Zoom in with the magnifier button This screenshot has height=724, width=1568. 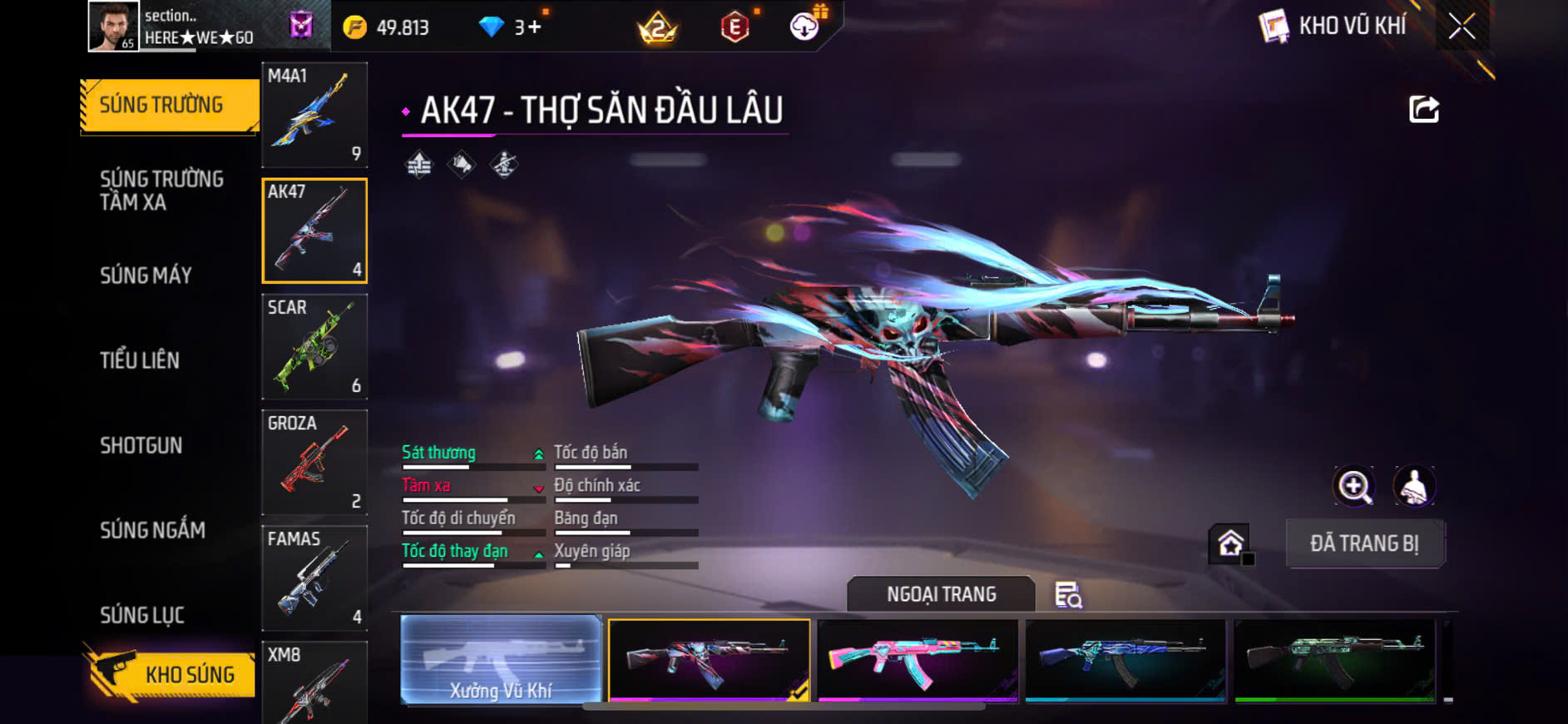pos(1354,486)
